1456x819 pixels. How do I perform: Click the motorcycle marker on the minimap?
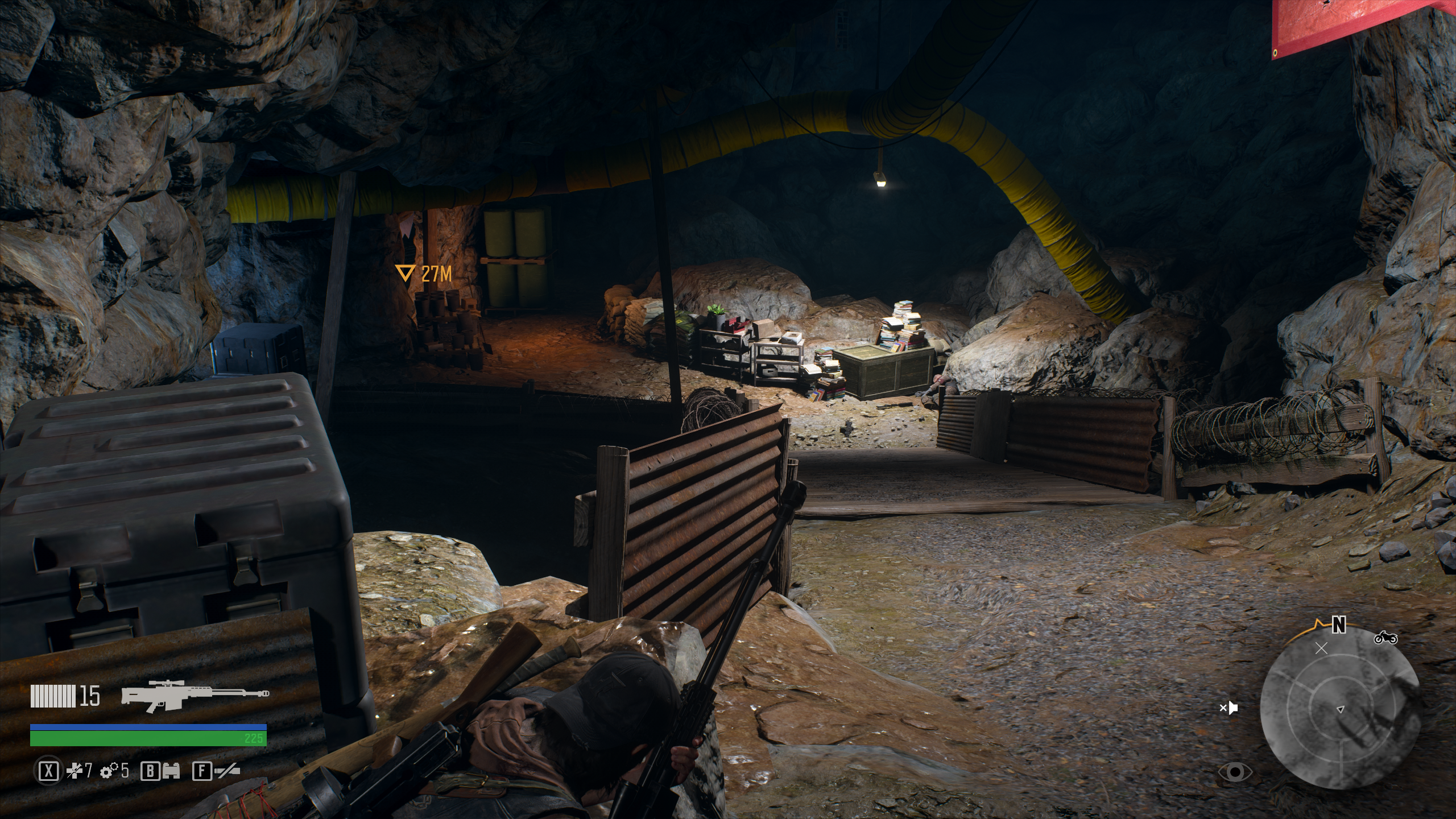(1385, 638)
